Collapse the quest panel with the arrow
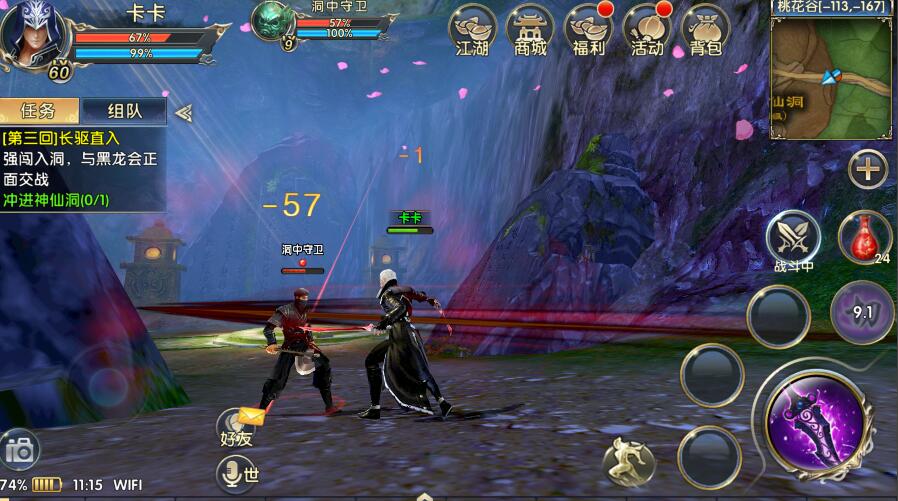The height and width of the screenshot is (501, 898). point(183,112)
